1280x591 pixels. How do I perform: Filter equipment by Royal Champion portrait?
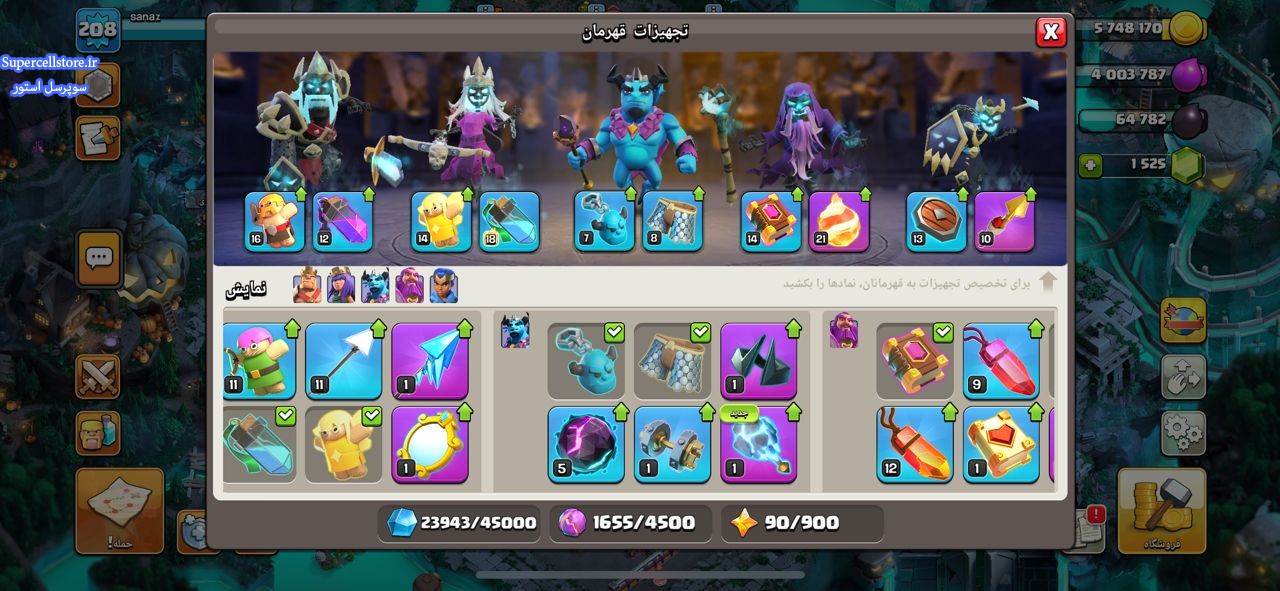point(443,287)
